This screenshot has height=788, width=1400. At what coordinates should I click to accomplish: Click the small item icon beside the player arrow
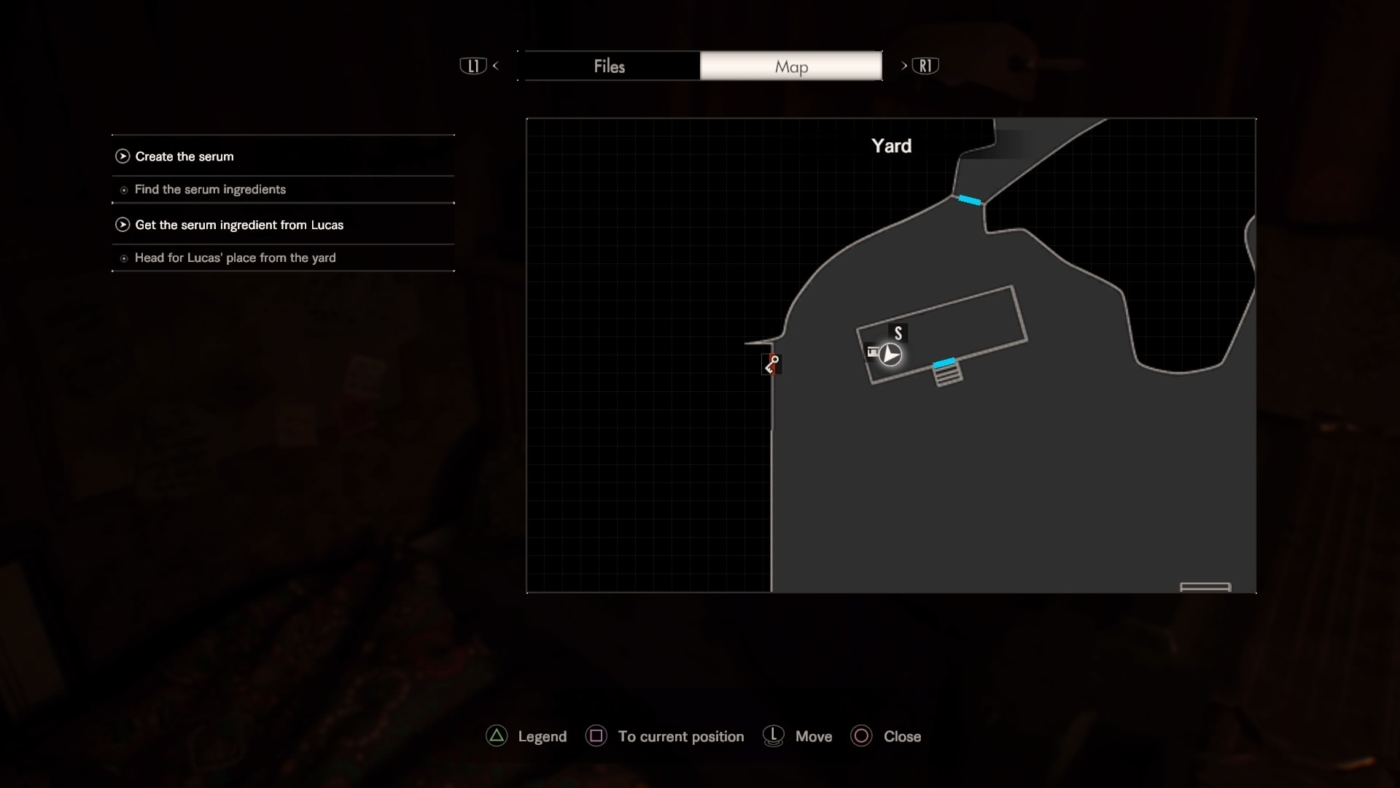pos(873,352)
